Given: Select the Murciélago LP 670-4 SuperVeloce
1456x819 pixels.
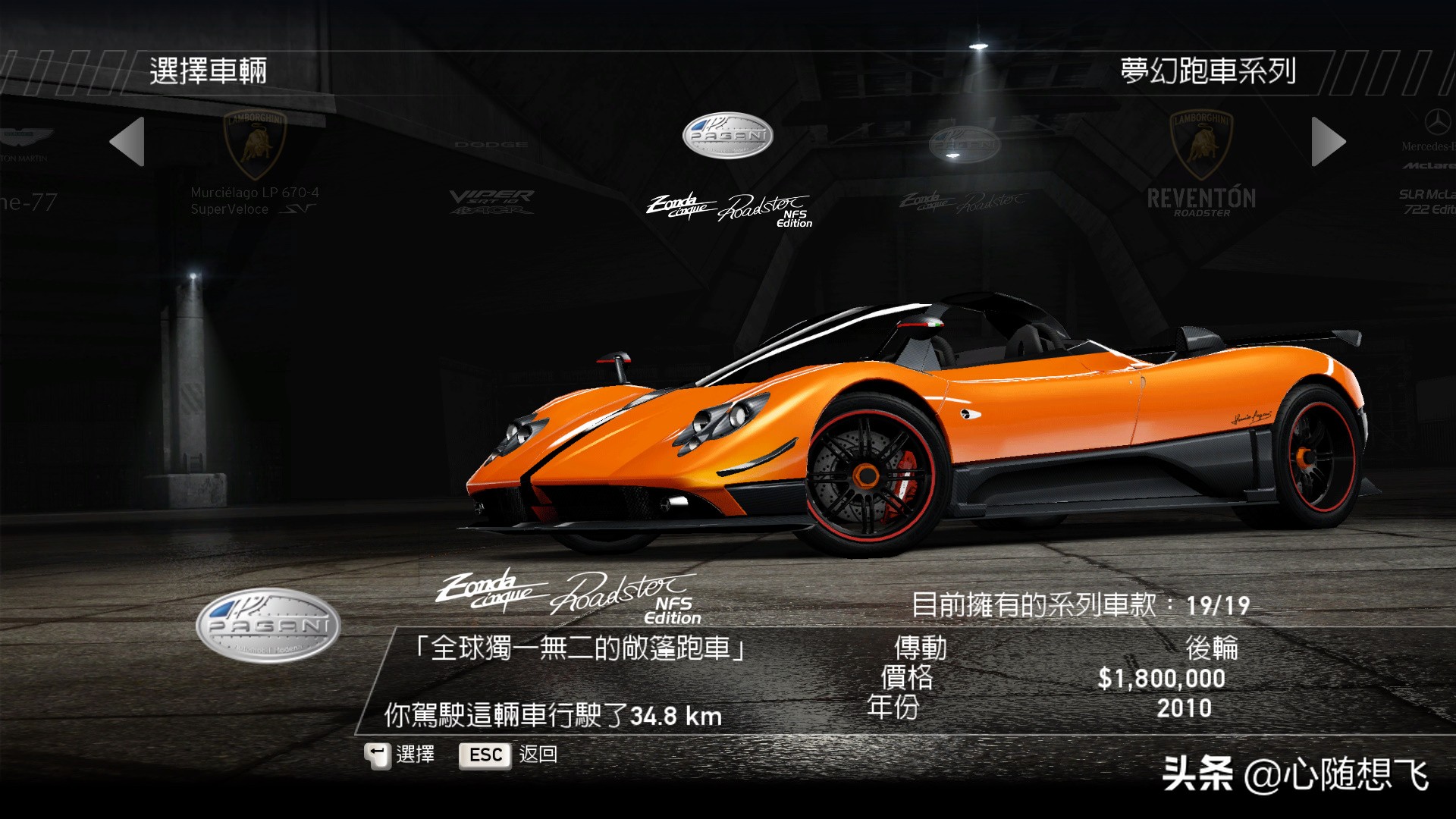Looking at the screenshot, I should 255,167.
